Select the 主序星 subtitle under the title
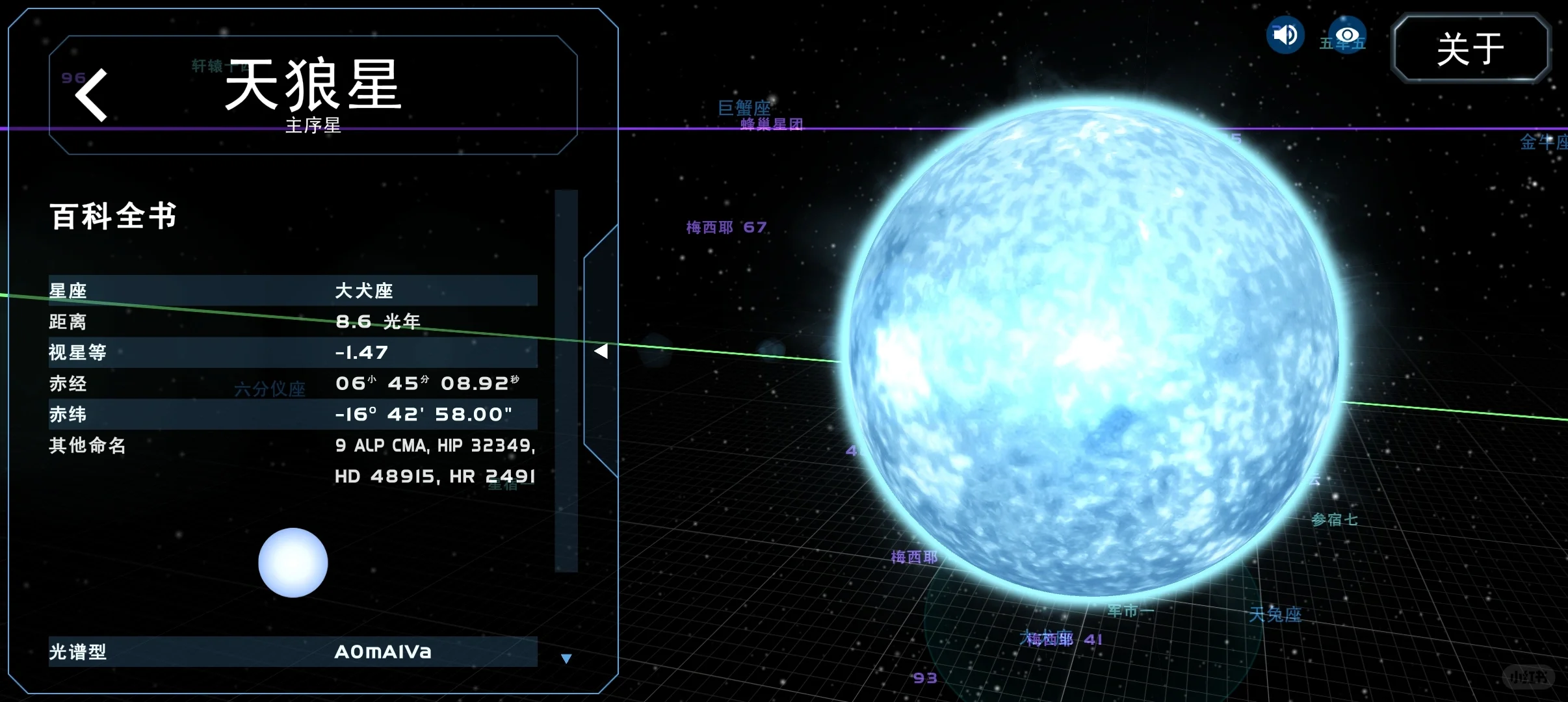 click(314, 126)
